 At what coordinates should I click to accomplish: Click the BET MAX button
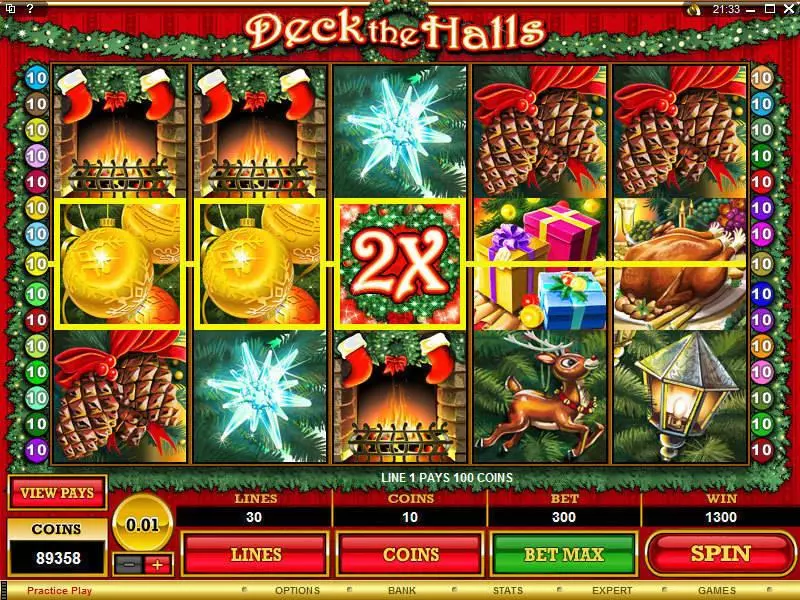coord(563,553)
